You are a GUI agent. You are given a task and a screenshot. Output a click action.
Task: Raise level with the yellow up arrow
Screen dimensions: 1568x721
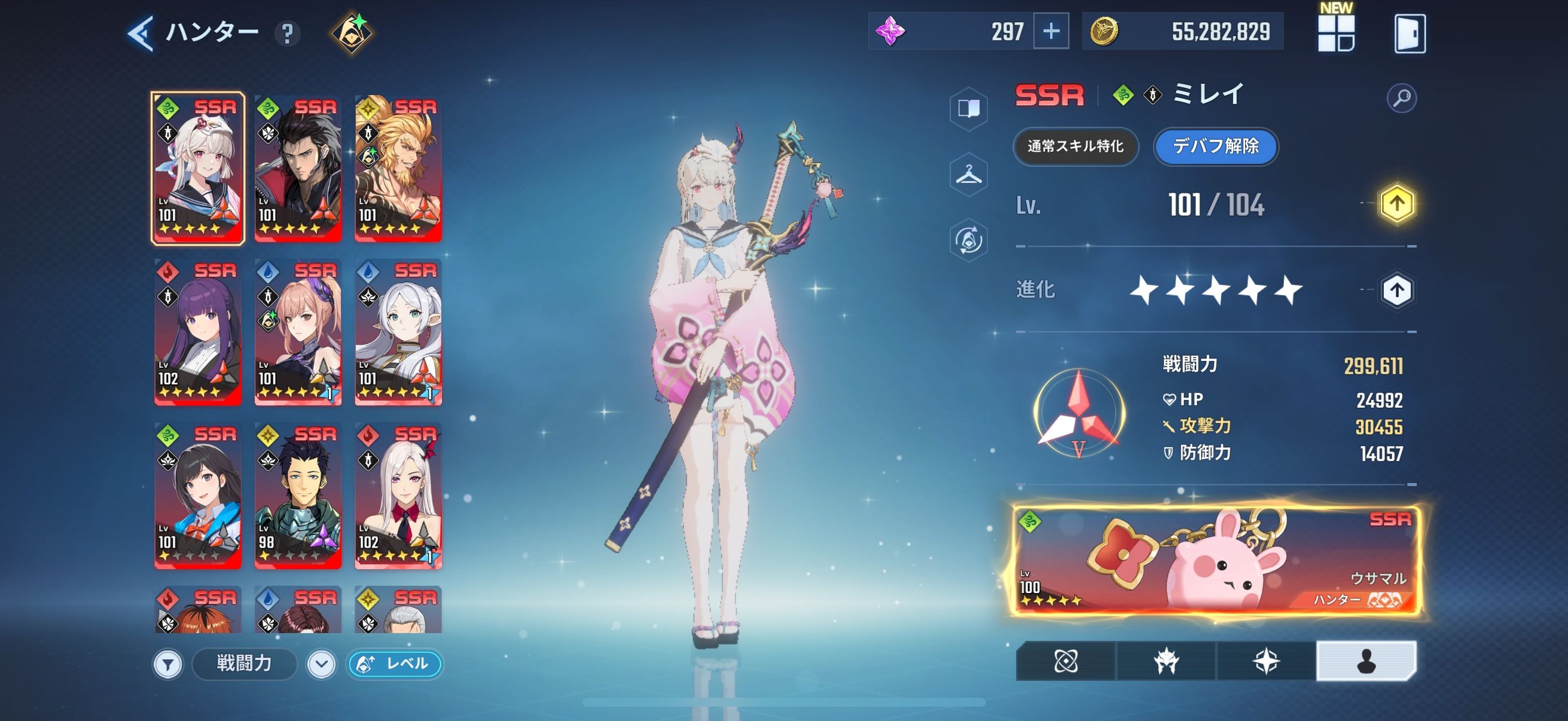1396,204
